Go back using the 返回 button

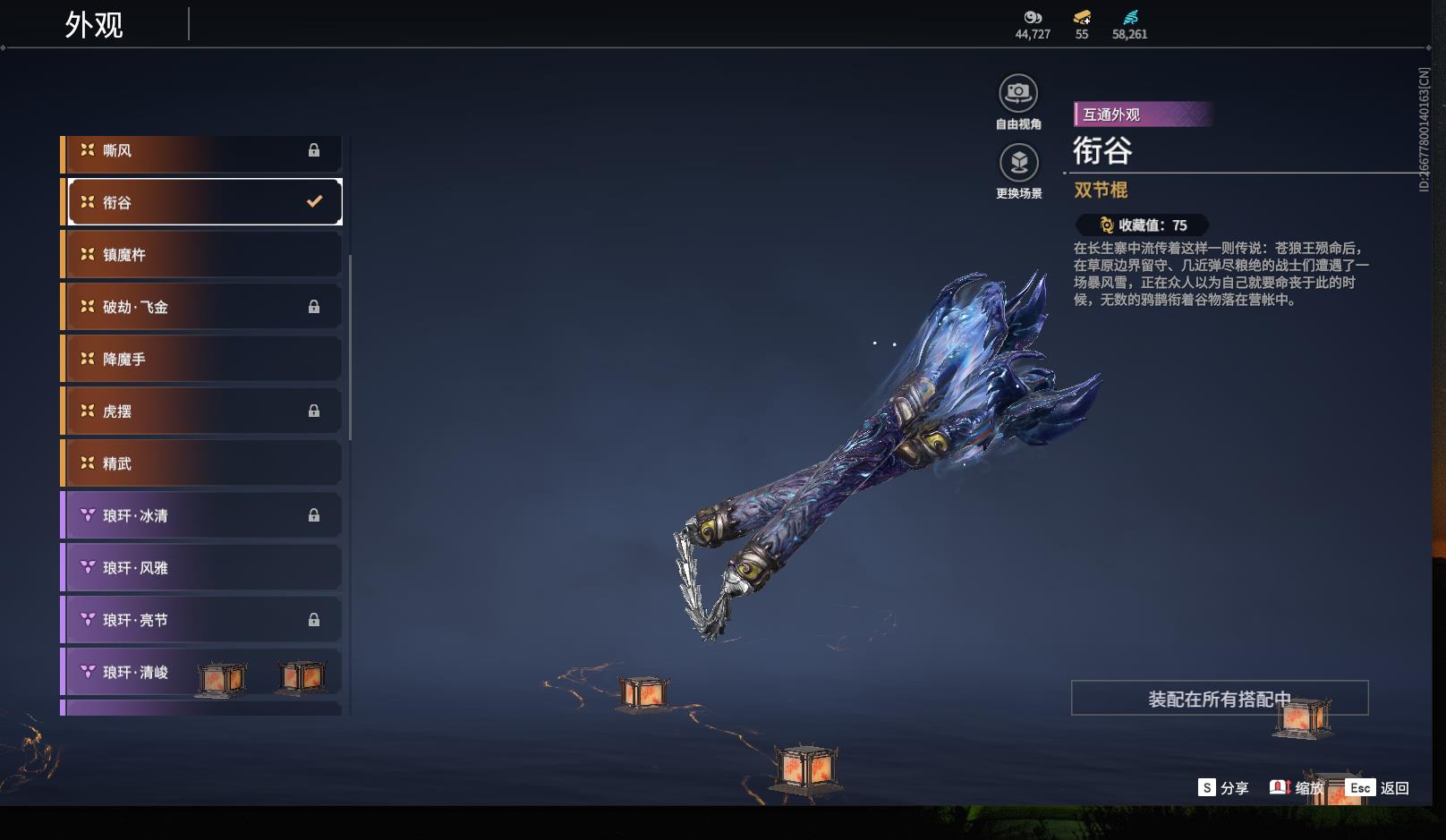tap(1378, 788)
